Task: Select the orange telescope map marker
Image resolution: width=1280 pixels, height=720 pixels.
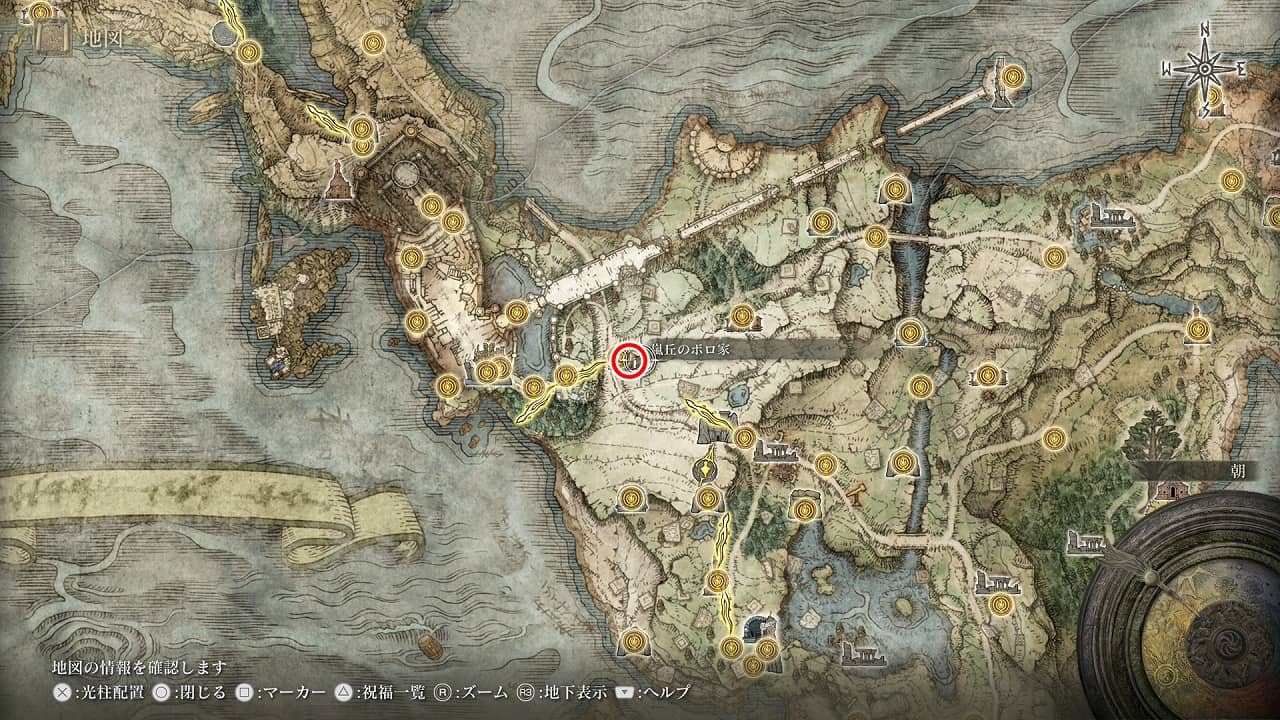Action: [857, 491]
